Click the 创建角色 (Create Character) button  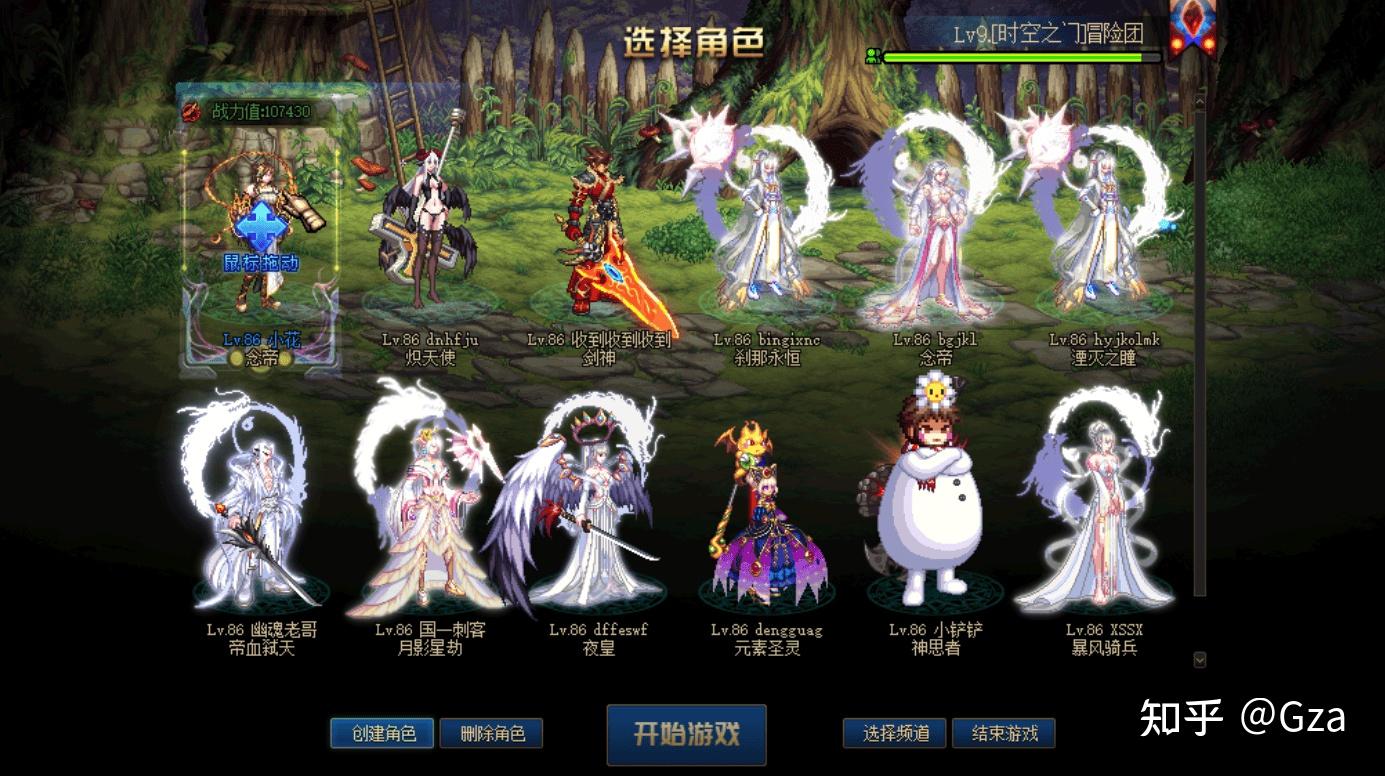coord(382,733)
